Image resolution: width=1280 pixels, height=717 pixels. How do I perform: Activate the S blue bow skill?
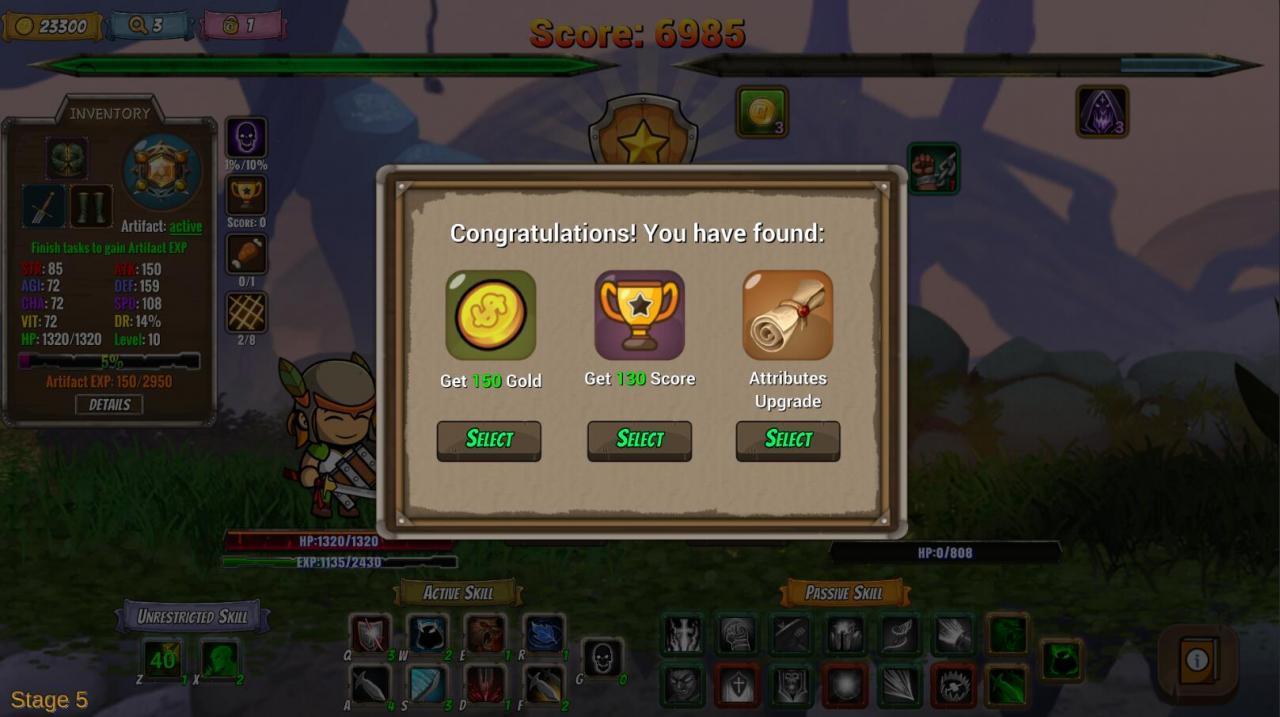(x=428, y=685)
